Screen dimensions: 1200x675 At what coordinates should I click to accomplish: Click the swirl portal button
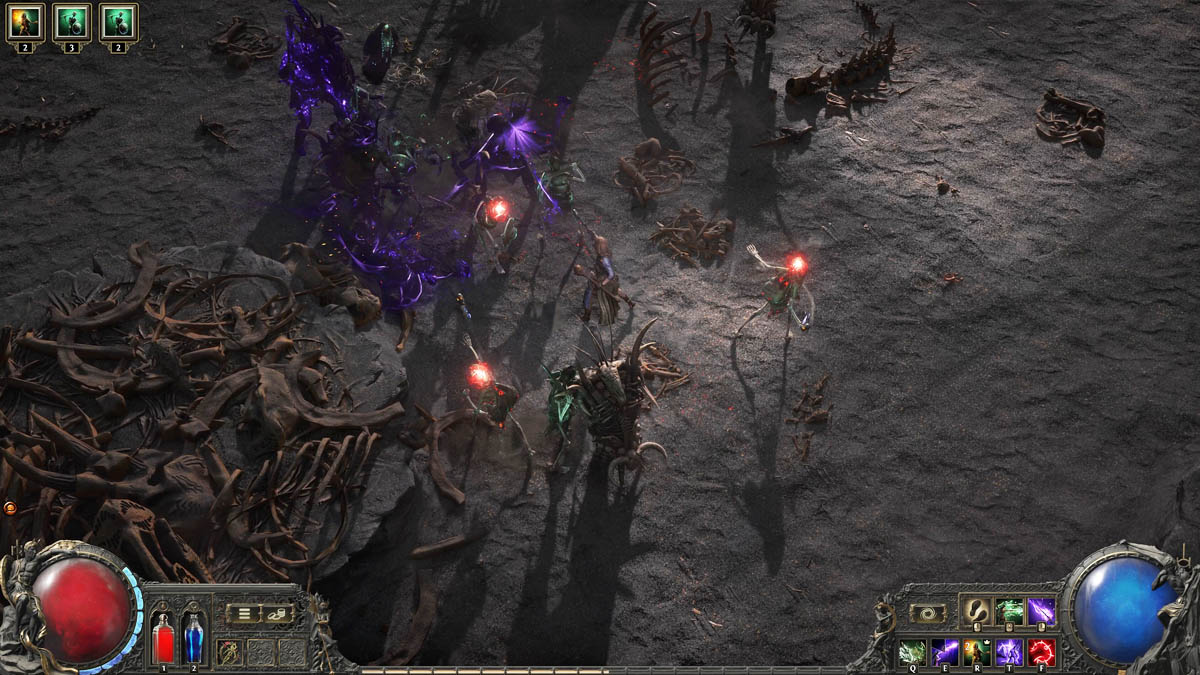926,613
